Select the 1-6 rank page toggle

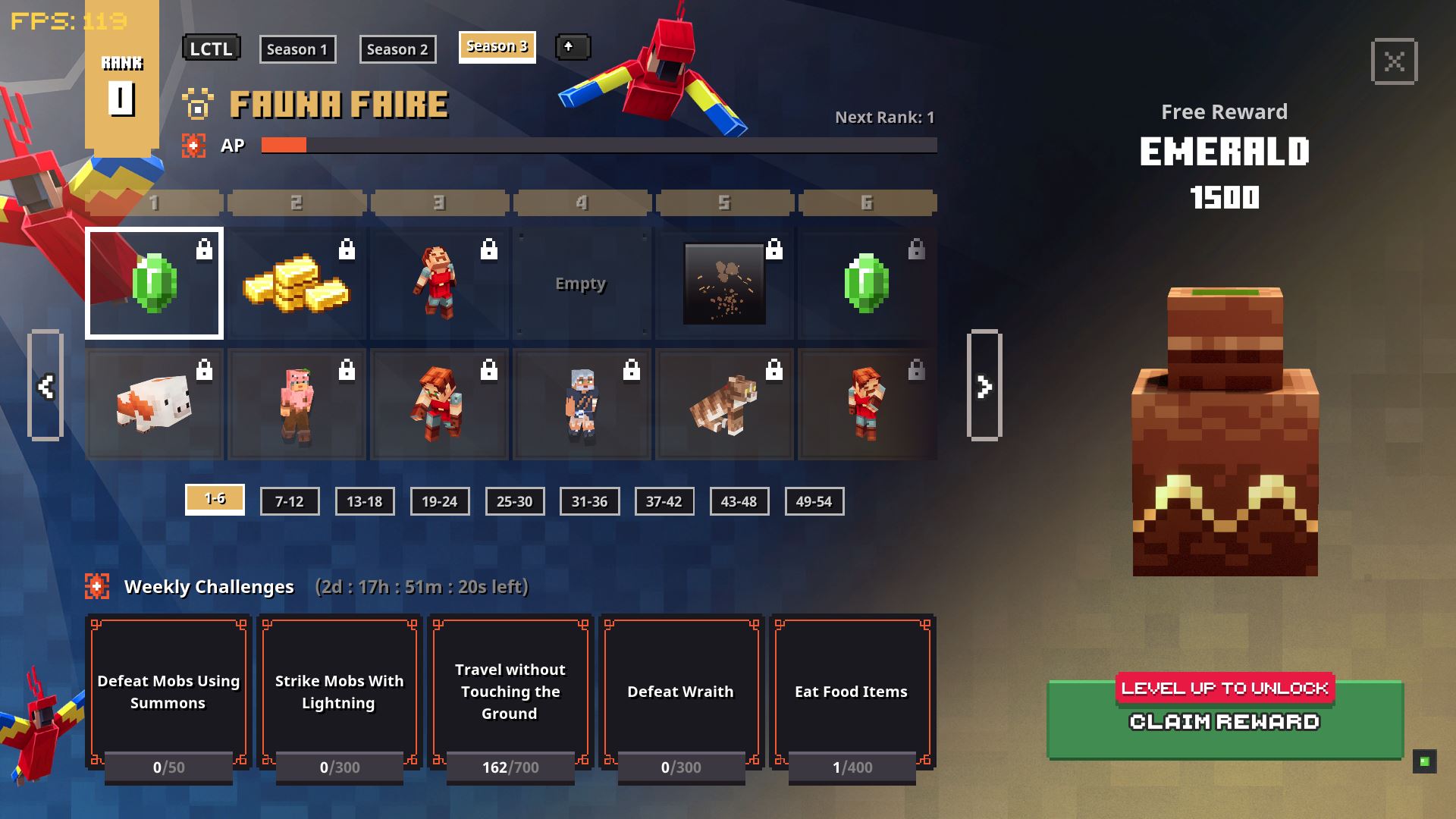tap(215, 500)
